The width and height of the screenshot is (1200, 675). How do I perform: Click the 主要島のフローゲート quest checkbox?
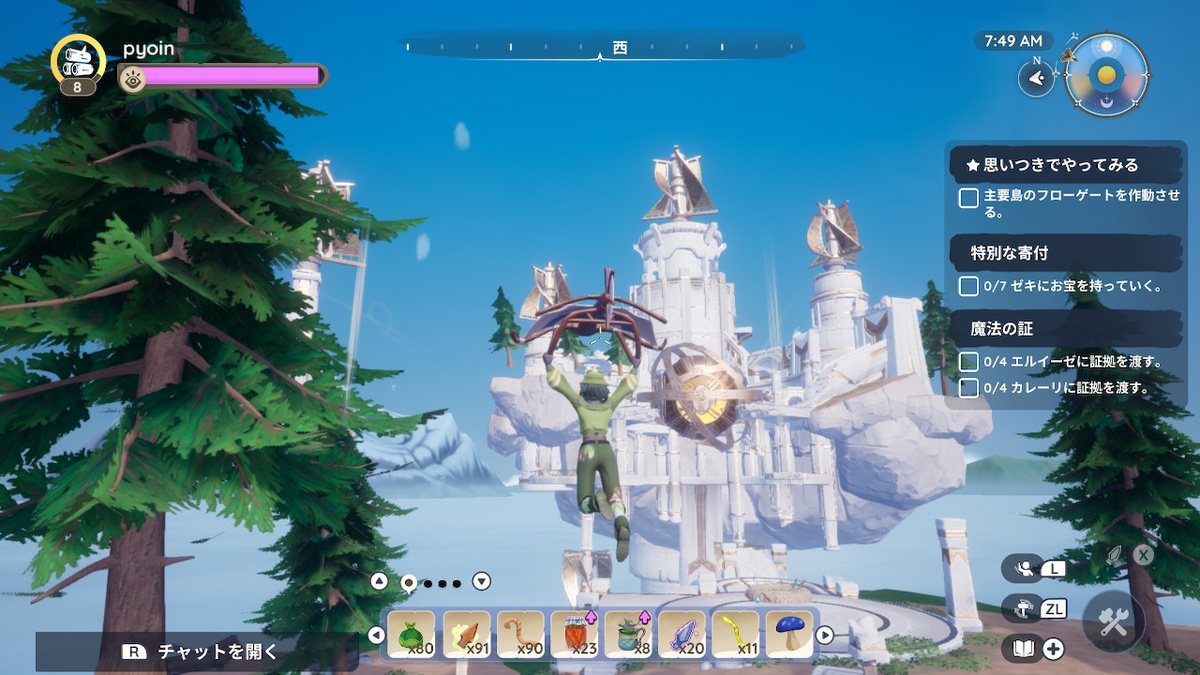[968, 198]
